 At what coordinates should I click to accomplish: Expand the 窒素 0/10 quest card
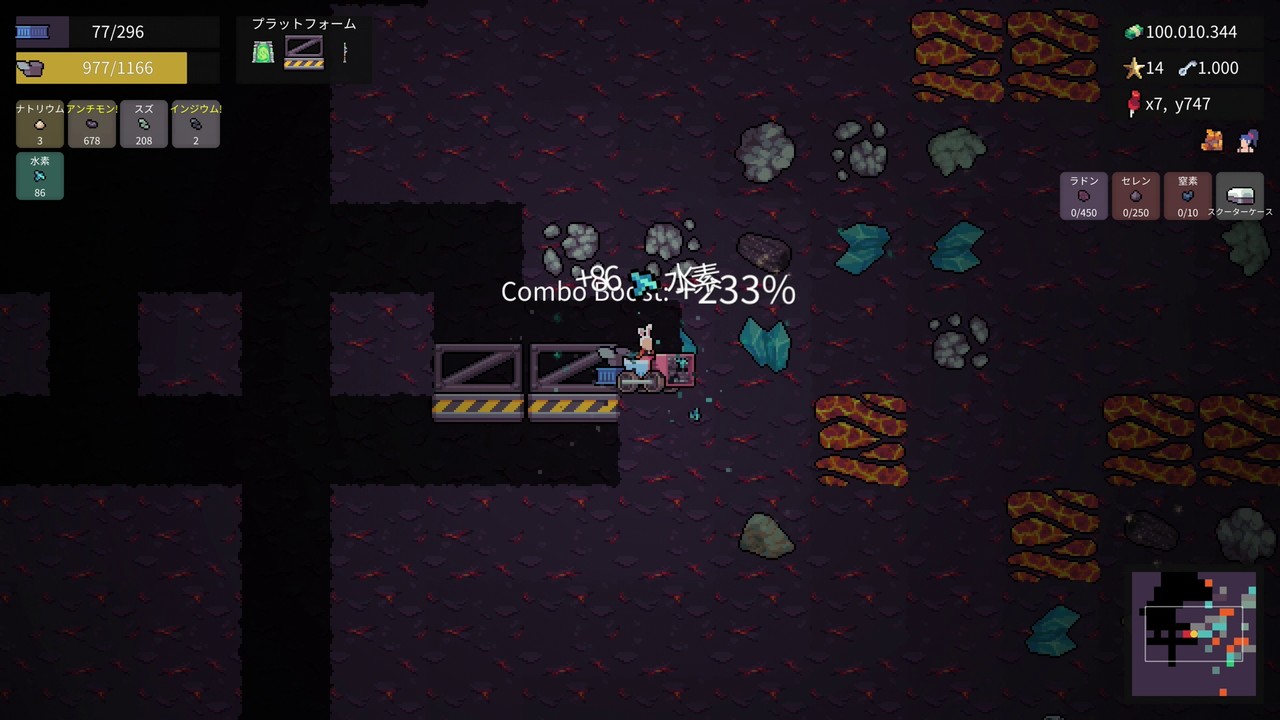coord(1187,196)
